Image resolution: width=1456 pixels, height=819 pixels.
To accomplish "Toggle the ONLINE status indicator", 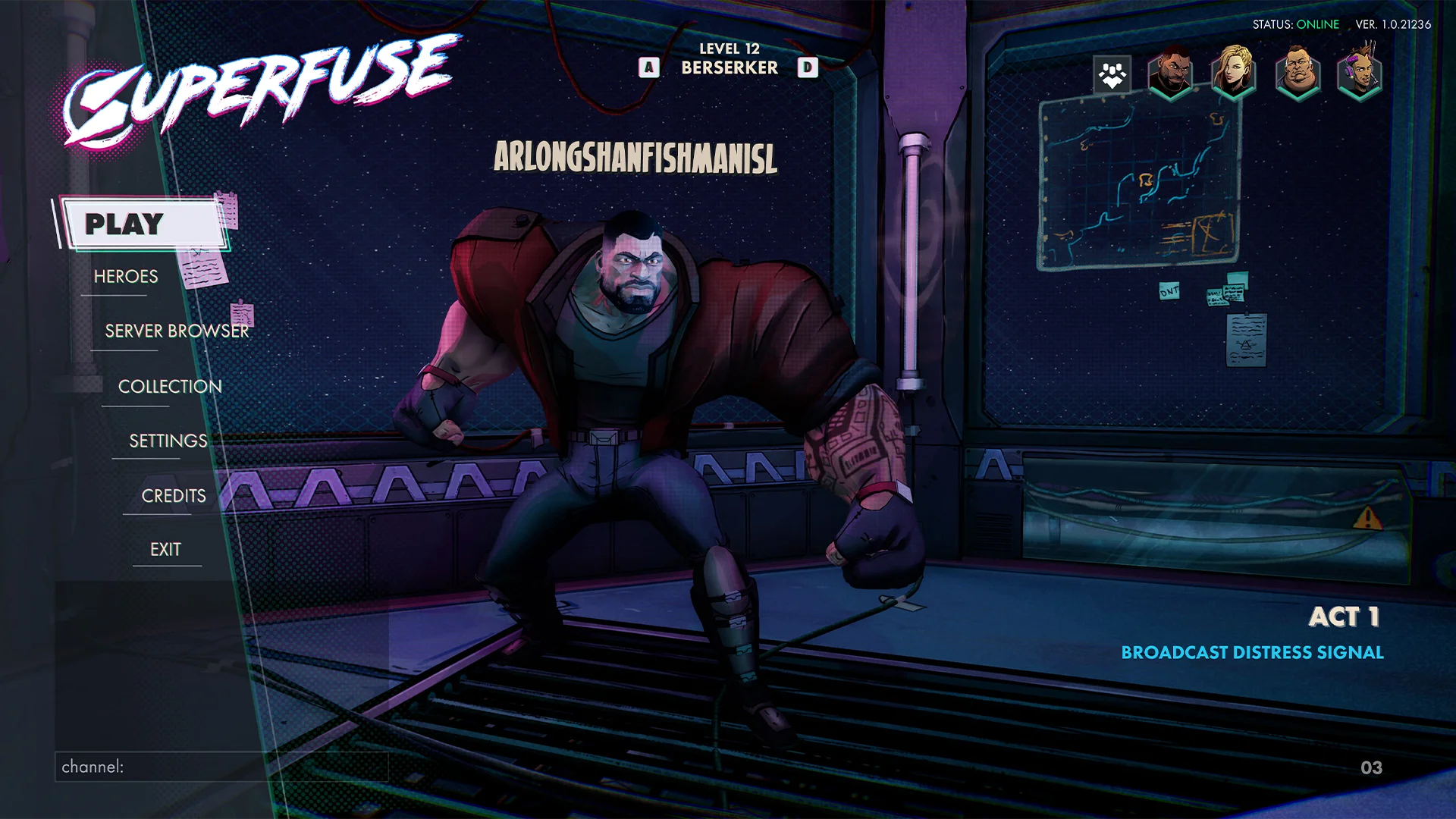I will coord(1318,24).
